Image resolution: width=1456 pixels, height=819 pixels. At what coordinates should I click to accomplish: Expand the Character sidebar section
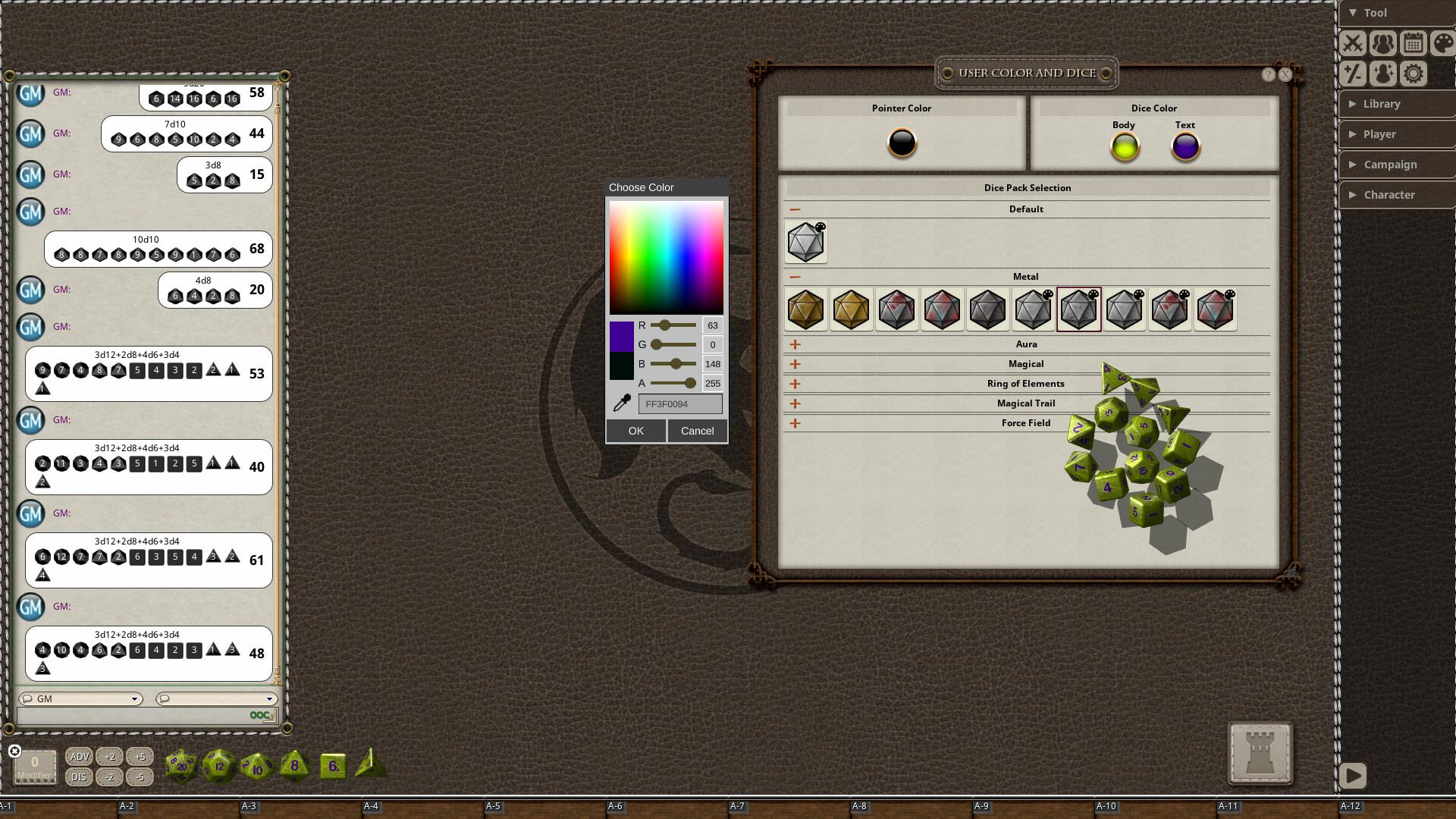[x=1396, y=195]
